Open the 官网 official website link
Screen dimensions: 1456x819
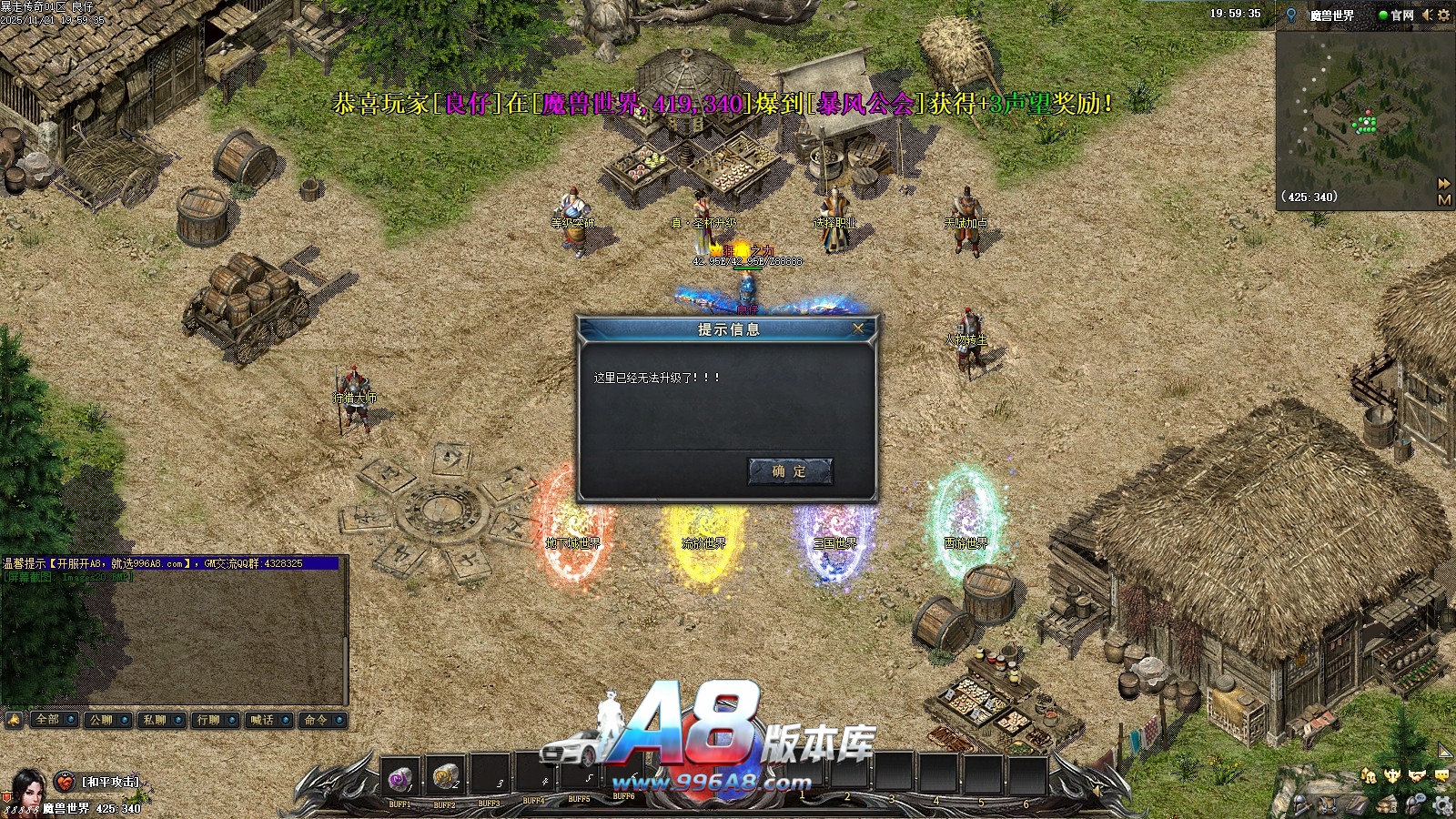(1397, 15)
